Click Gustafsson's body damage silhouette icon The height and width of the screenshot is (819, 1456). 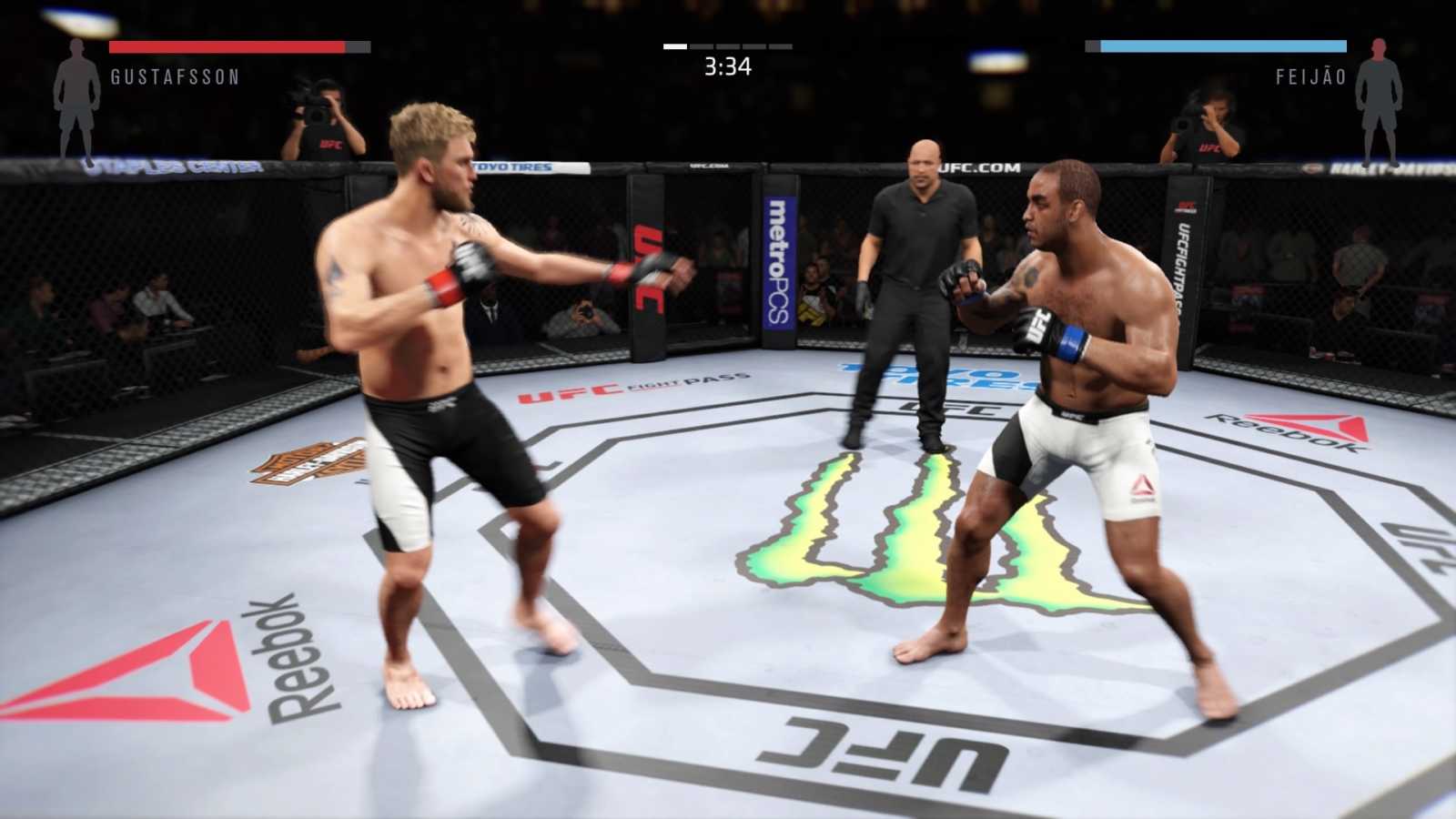click(76, 98)
